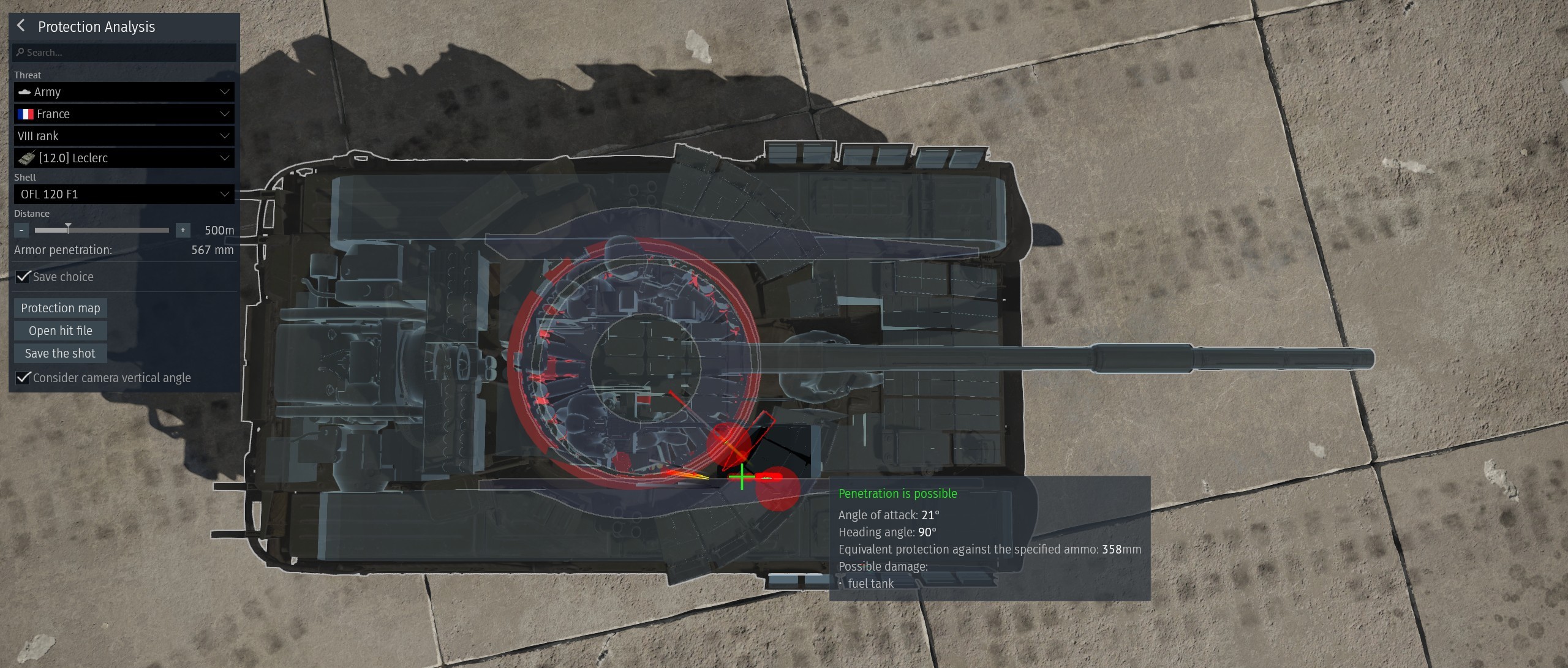Go back from Protection Analysis
This screenshot has height=668, width=1568.
click(21, 26)
